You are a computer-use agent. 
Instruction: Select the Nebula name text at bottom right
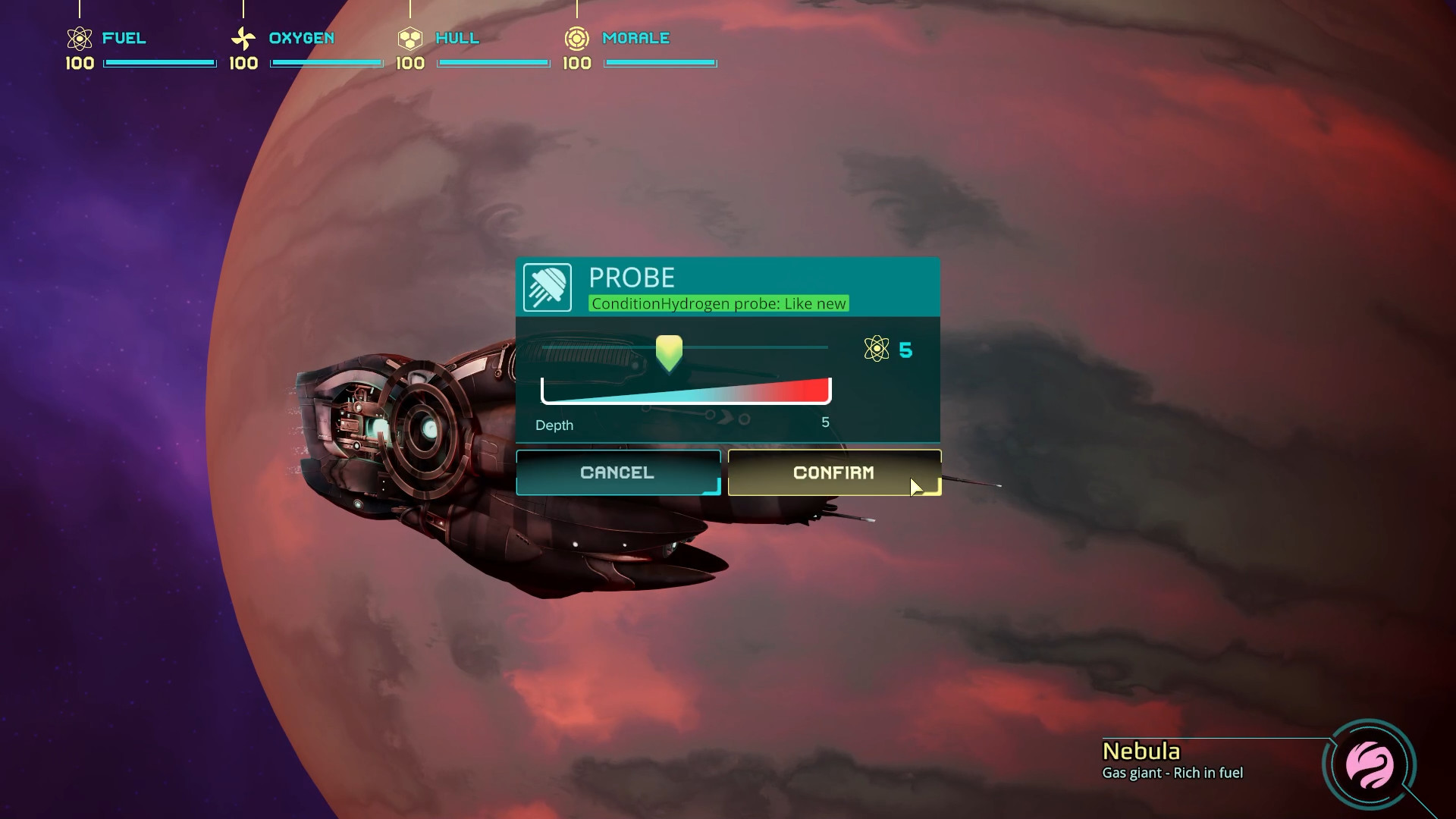[x=1141, y=752]
